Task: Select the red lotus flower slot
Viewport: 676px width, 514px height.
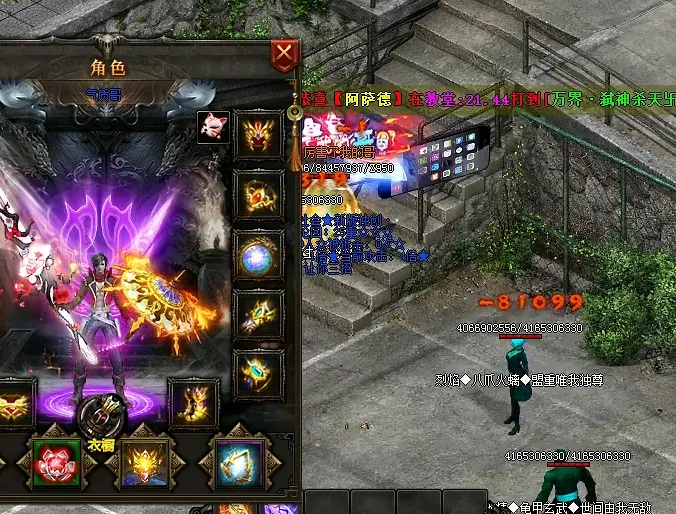Action: click(x=56, y=463)
